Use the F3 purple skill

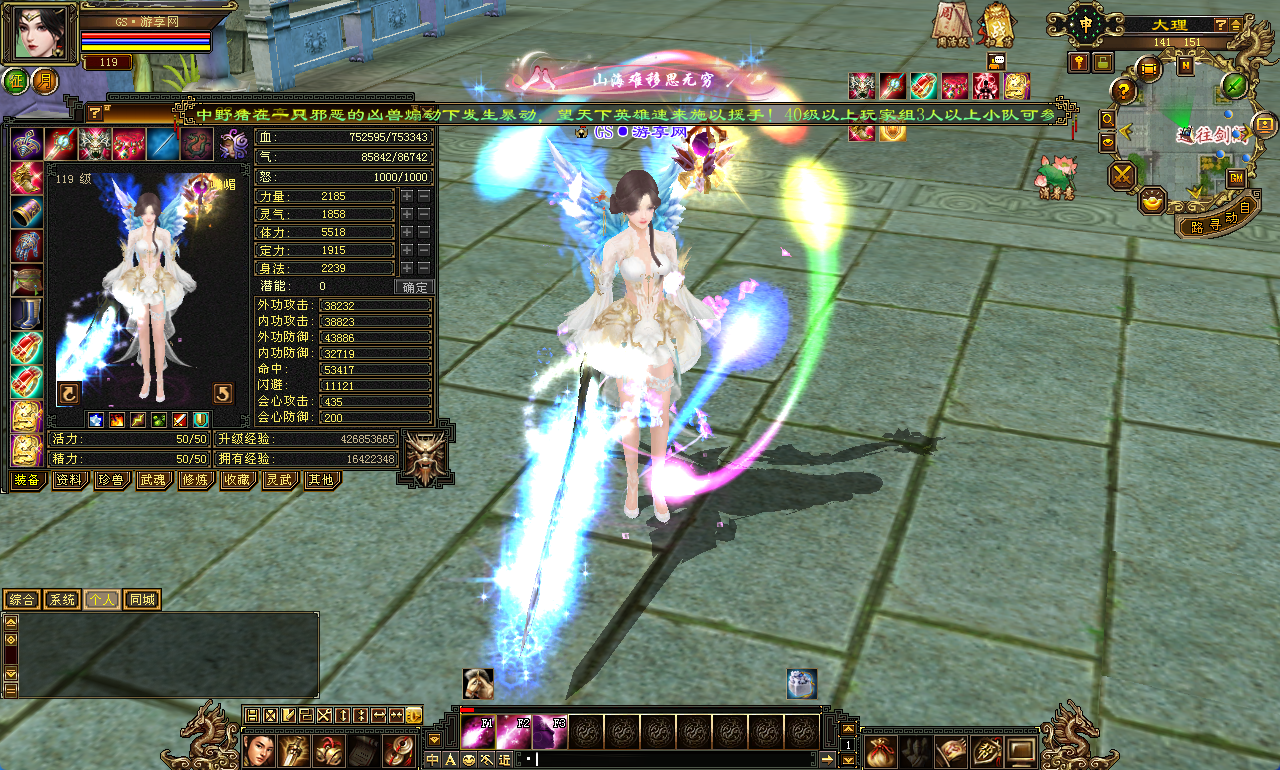[550, 731]
